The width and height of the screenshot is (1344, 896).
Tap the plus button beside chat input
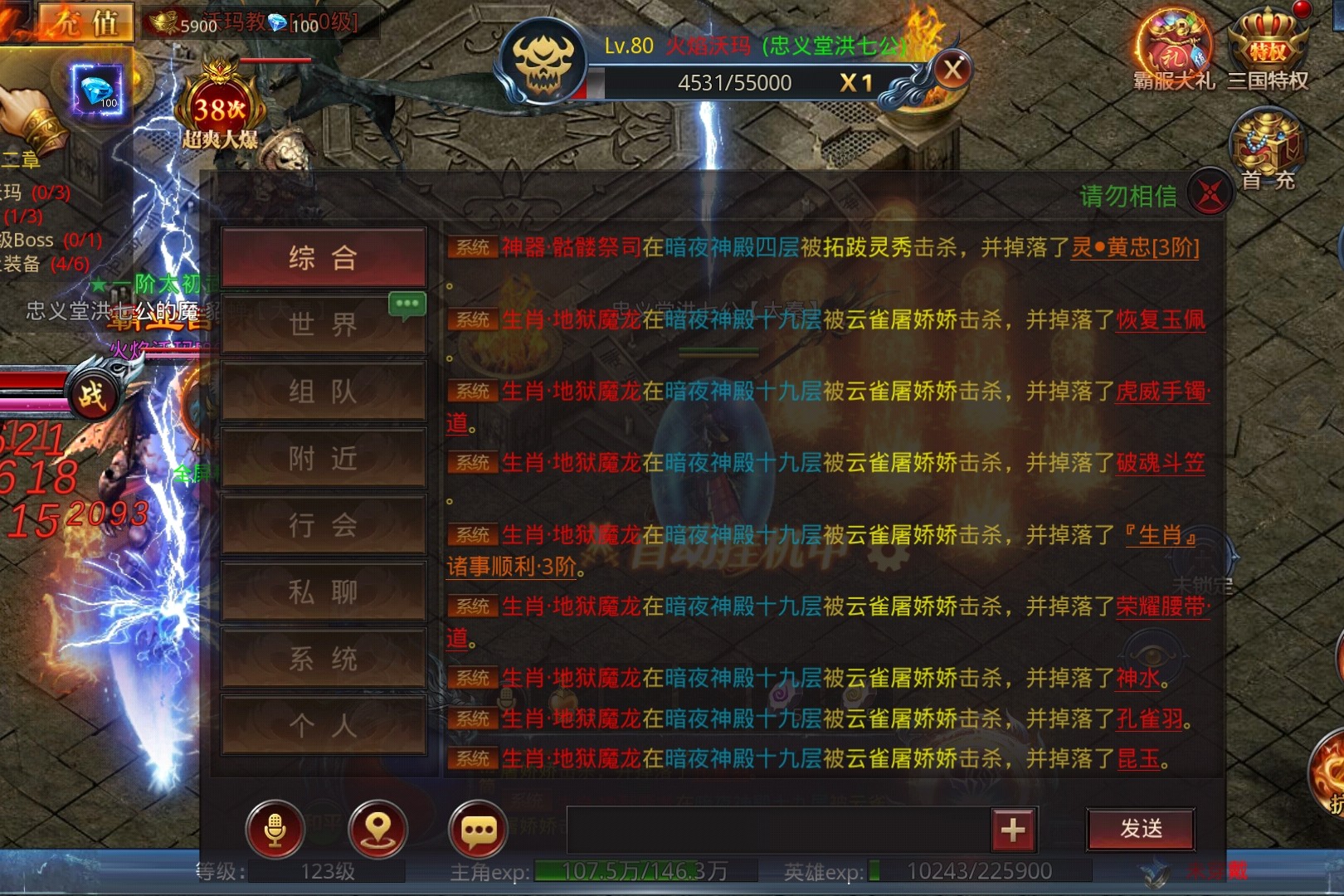(x=1013, y=829)
